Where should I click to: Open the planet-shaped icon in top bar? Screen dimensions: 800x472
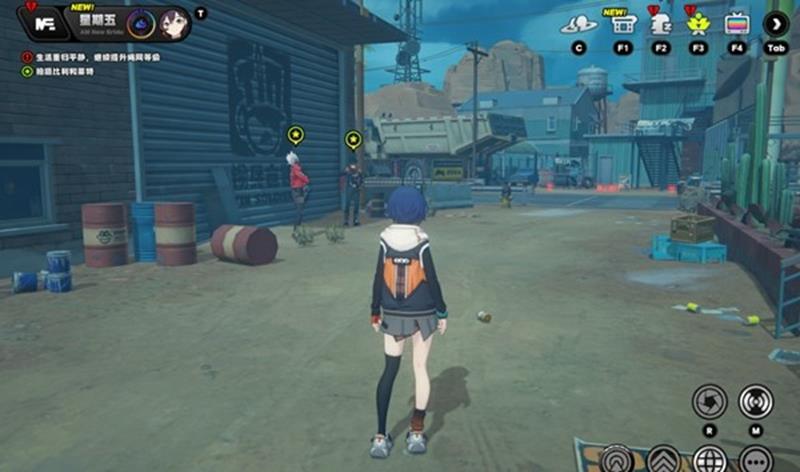578,24
